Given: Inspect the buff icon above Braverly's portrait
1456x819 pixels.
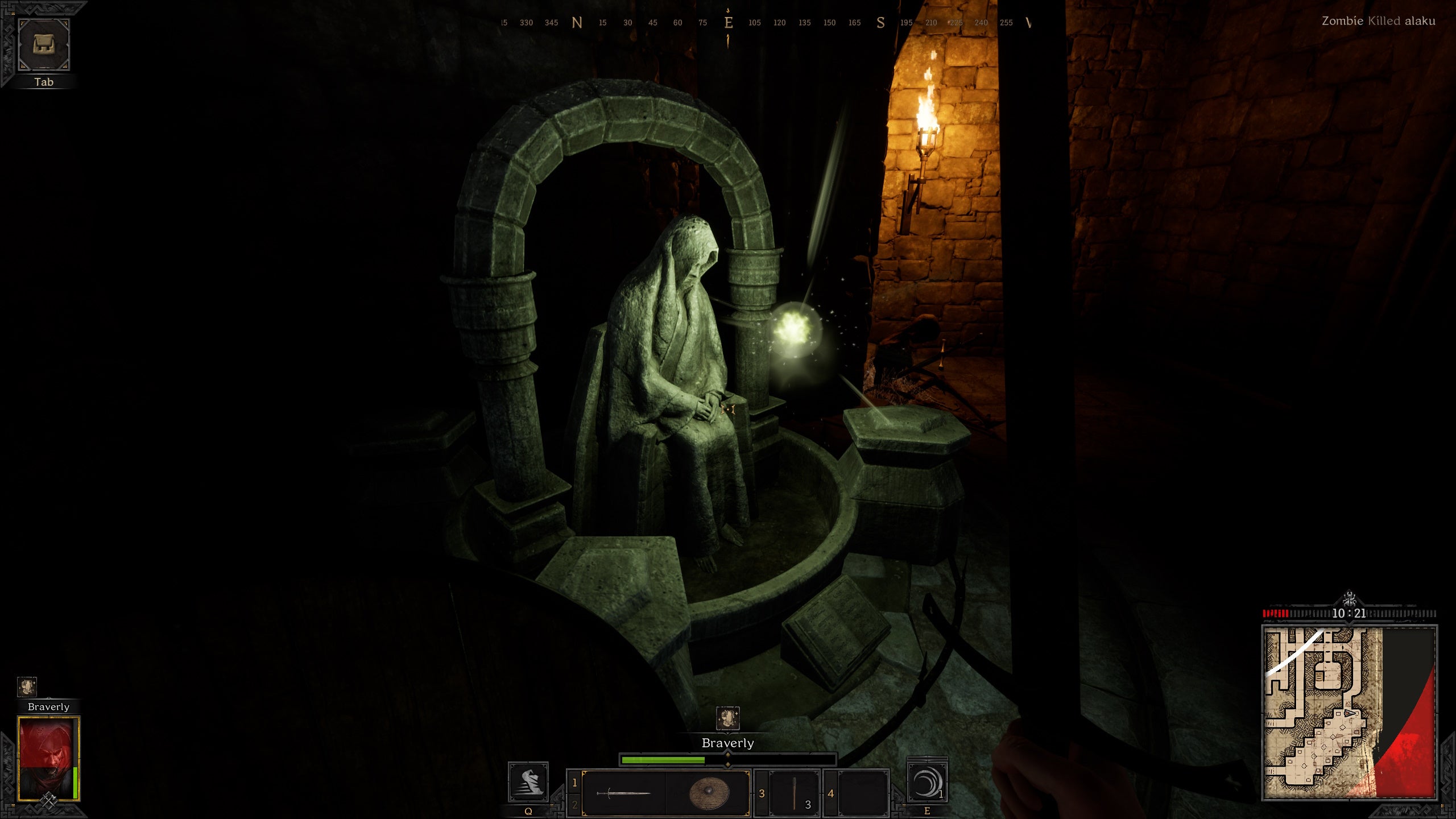Looking at the screenshot, I should pos(27,687).
